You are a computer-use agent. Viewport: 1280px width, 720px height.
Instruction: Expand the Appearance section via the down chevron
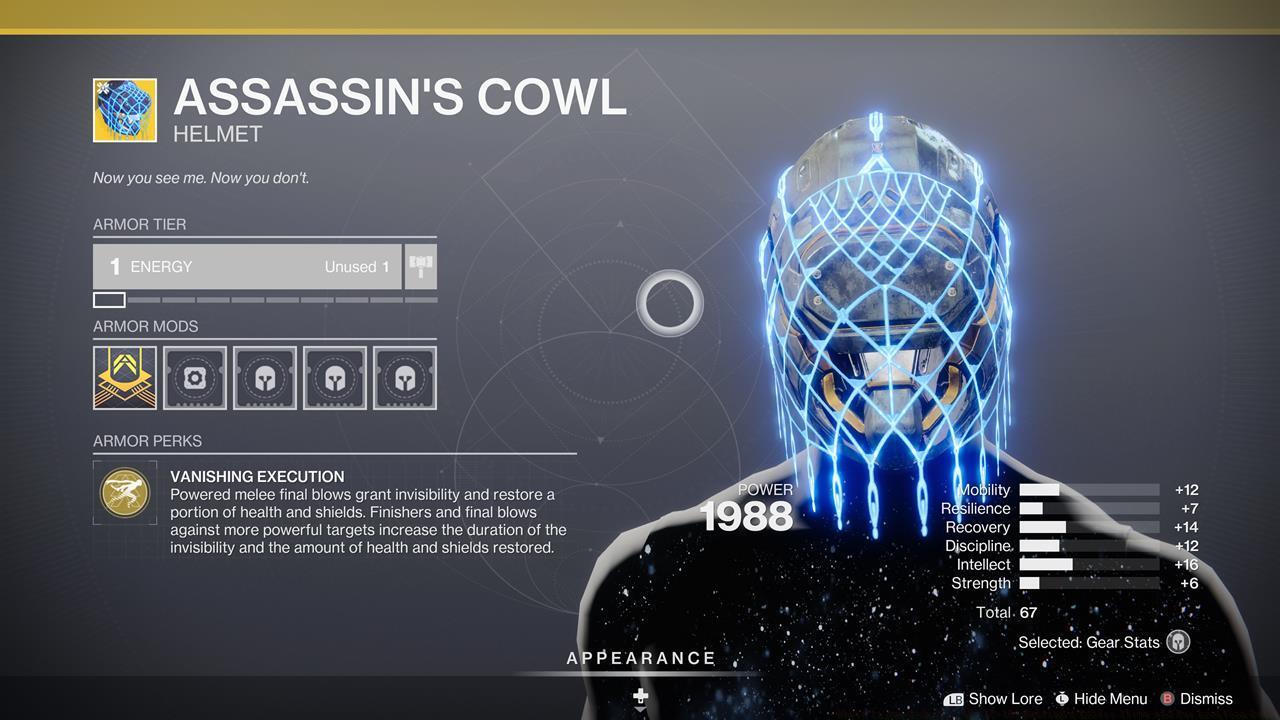click(x=640, y=712)
